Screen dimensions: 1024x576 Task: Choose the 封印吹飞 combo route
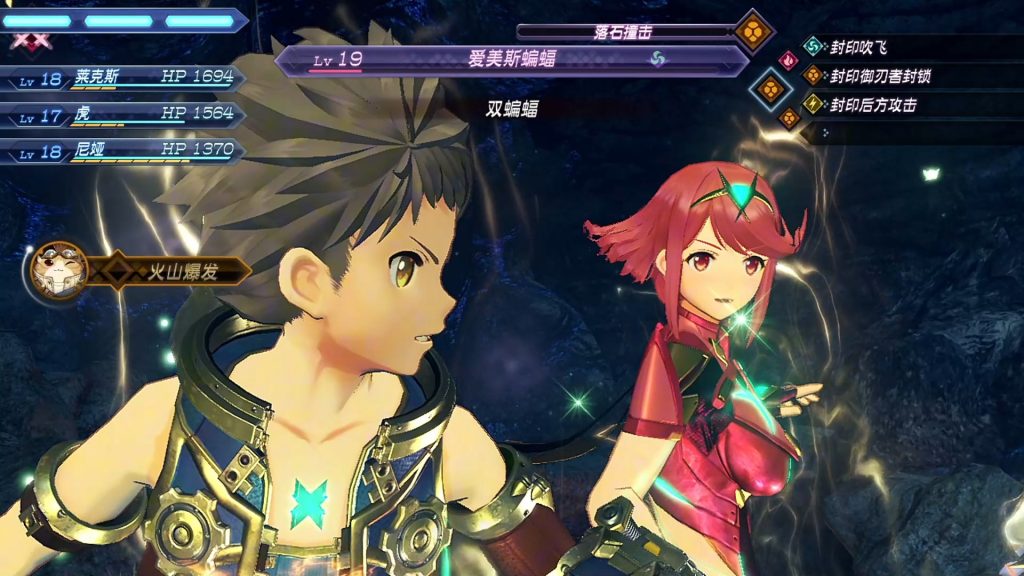pyautogui.click(x=860, y=46)
